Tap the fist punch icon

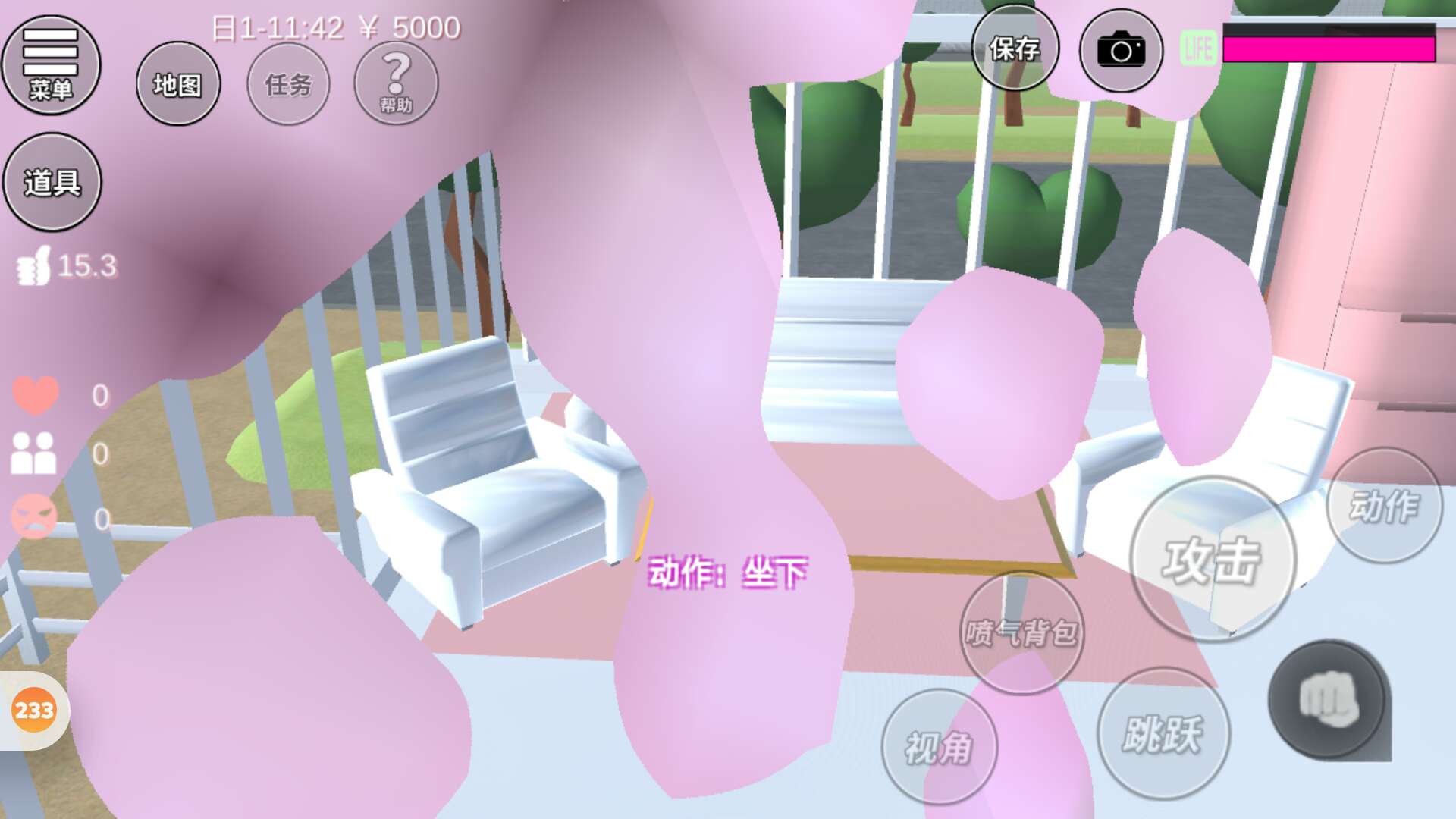[x=1328, y=699]
